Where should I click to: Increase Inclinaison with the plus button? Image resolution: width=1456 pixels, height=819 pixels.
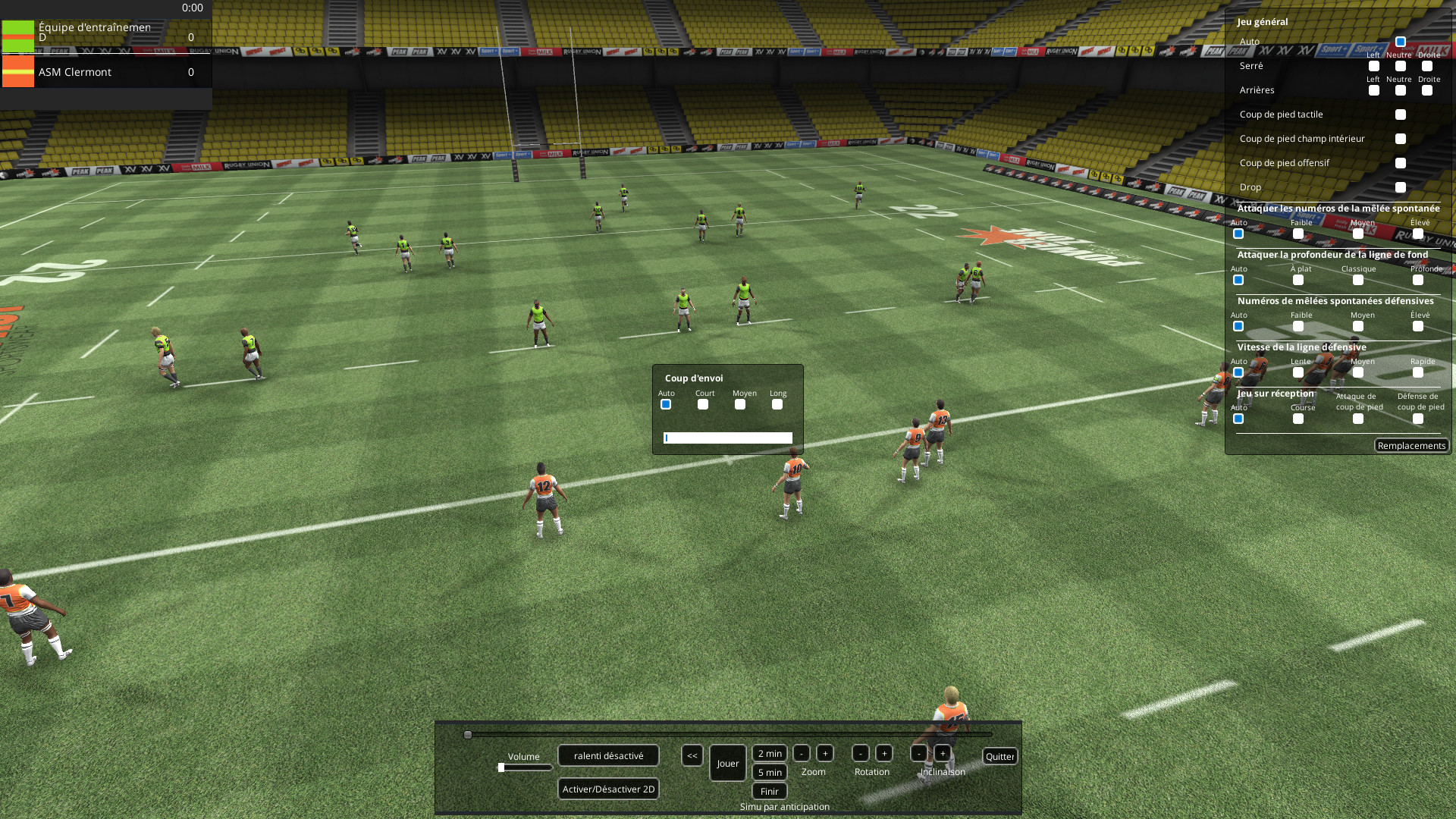tap(943, 754)
